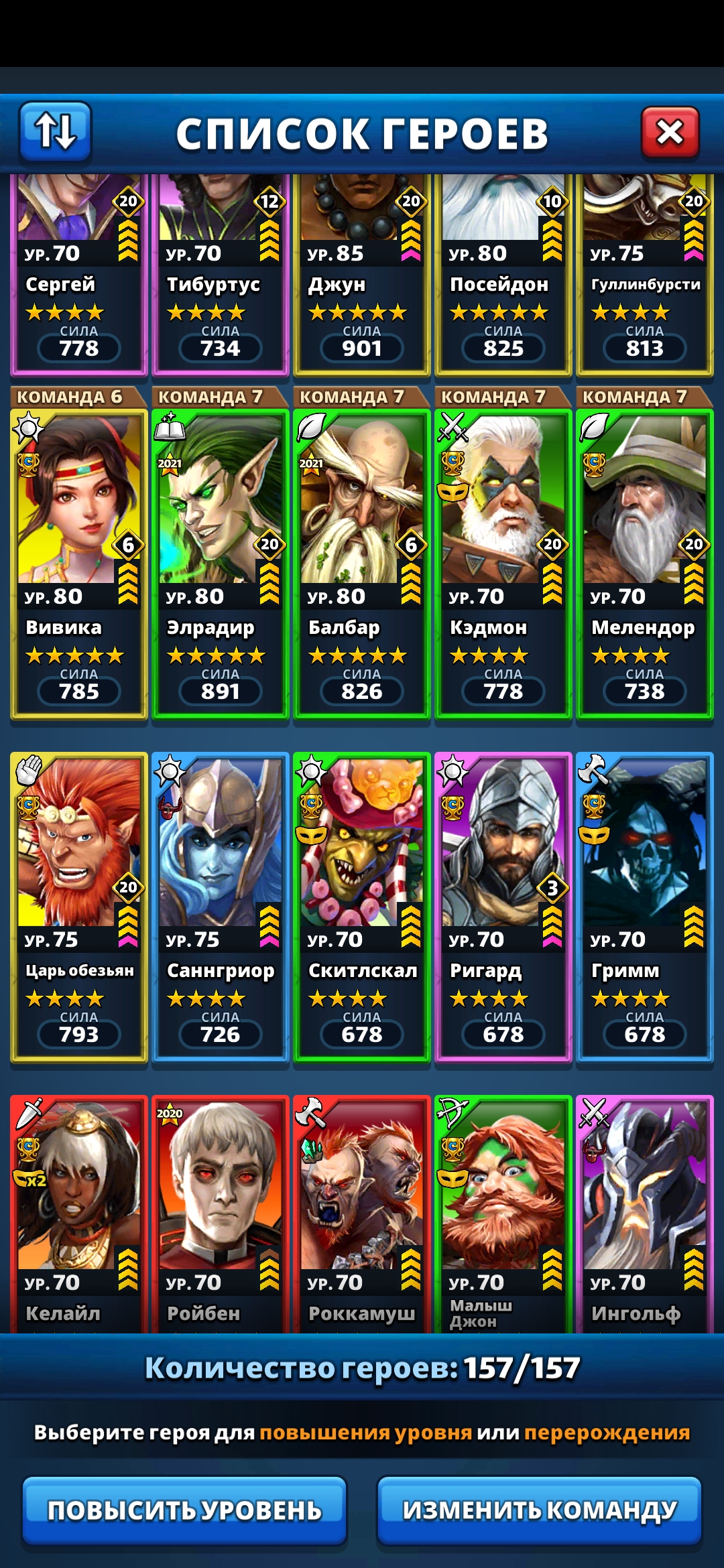Pick the Скитлскал hero card
The height and width of the screenshot is (1568, 724).
tap(362, 906)
